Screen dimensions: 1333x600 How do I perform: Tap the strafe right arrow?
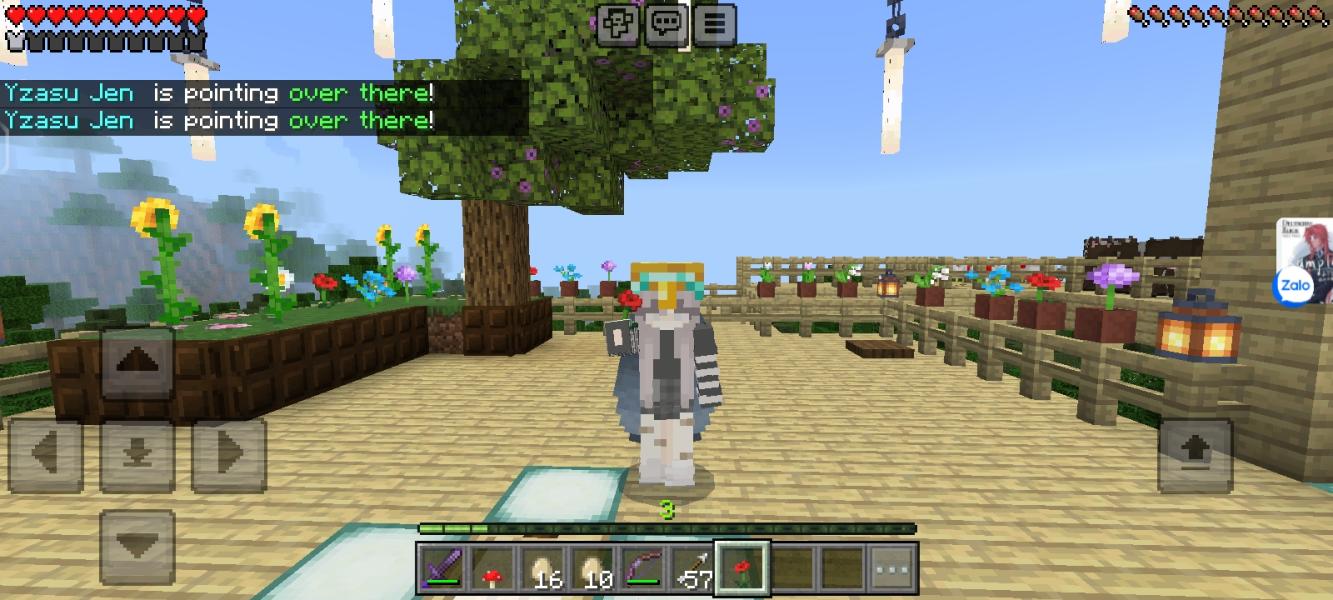(x=229, y=455)
